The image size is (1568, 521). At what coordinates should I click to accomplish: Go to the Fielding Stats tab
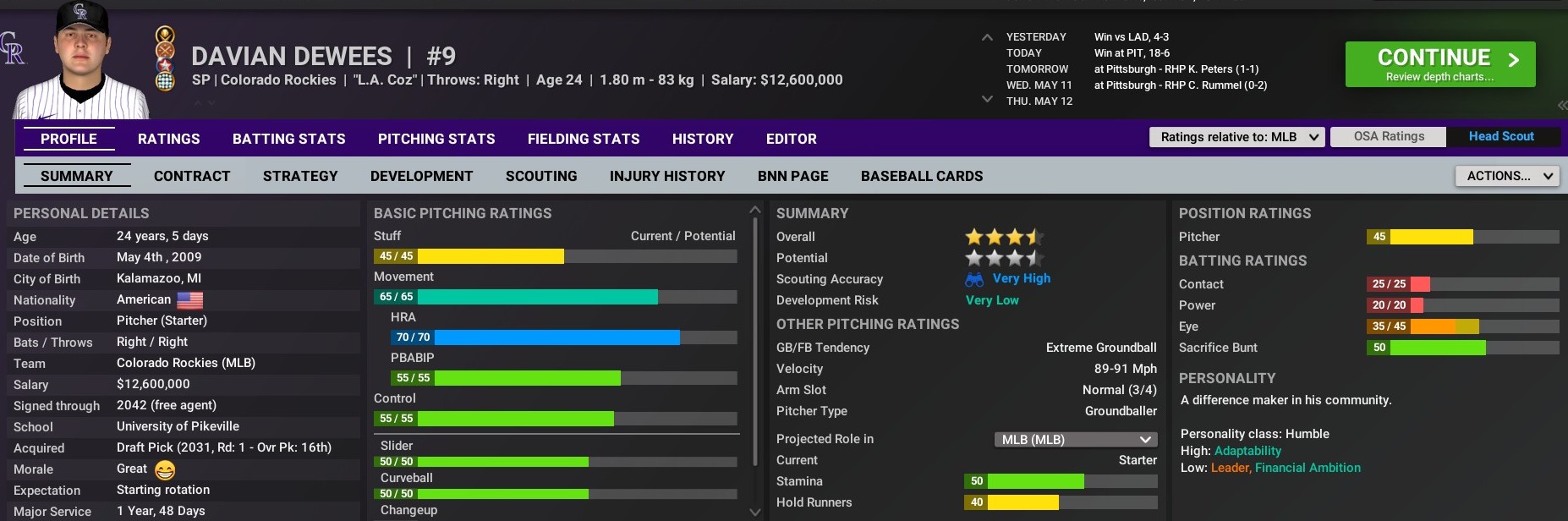click(584, 139)
